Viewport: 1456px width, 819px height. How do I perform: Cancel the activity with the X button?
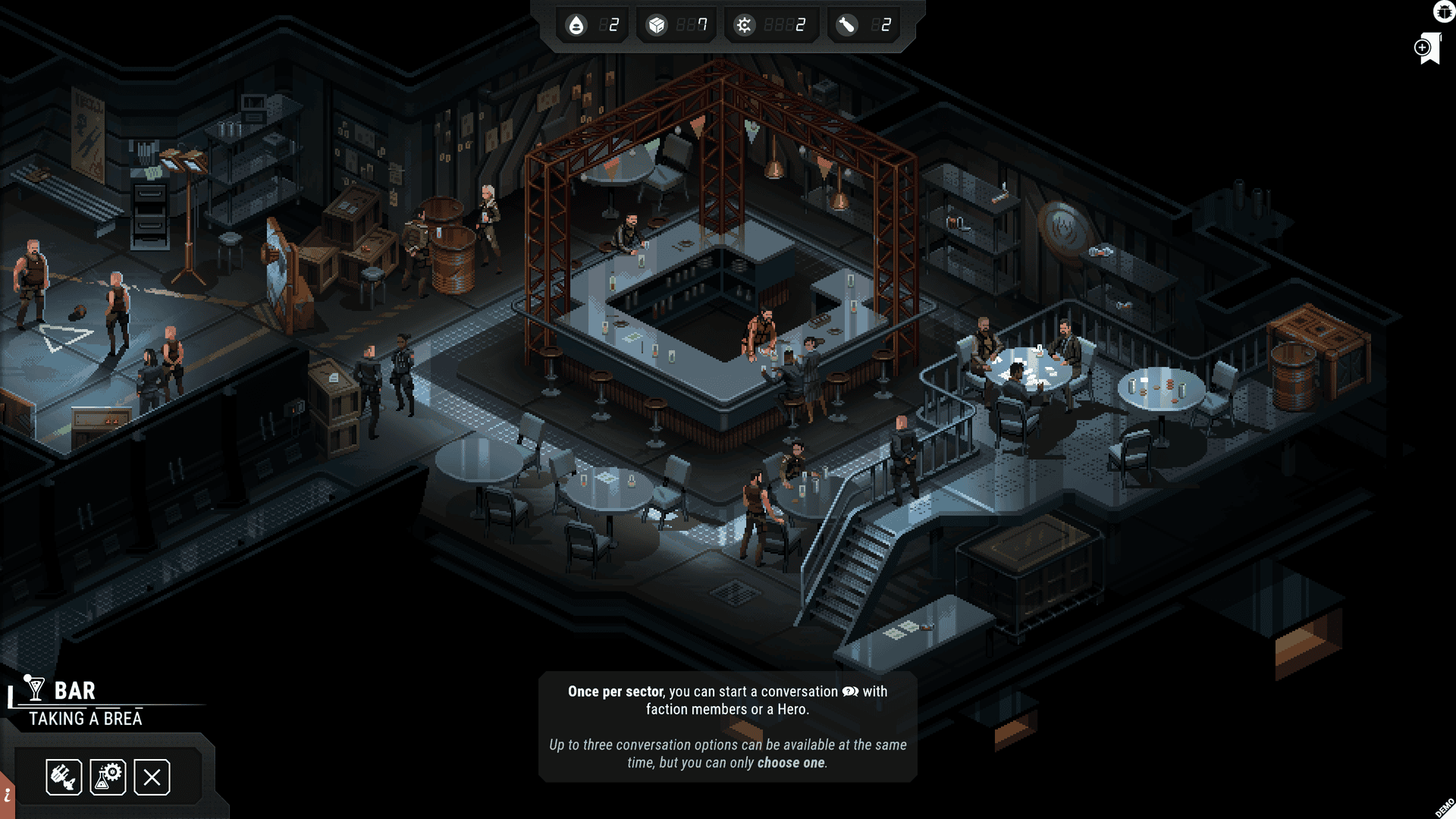(152, 777)
